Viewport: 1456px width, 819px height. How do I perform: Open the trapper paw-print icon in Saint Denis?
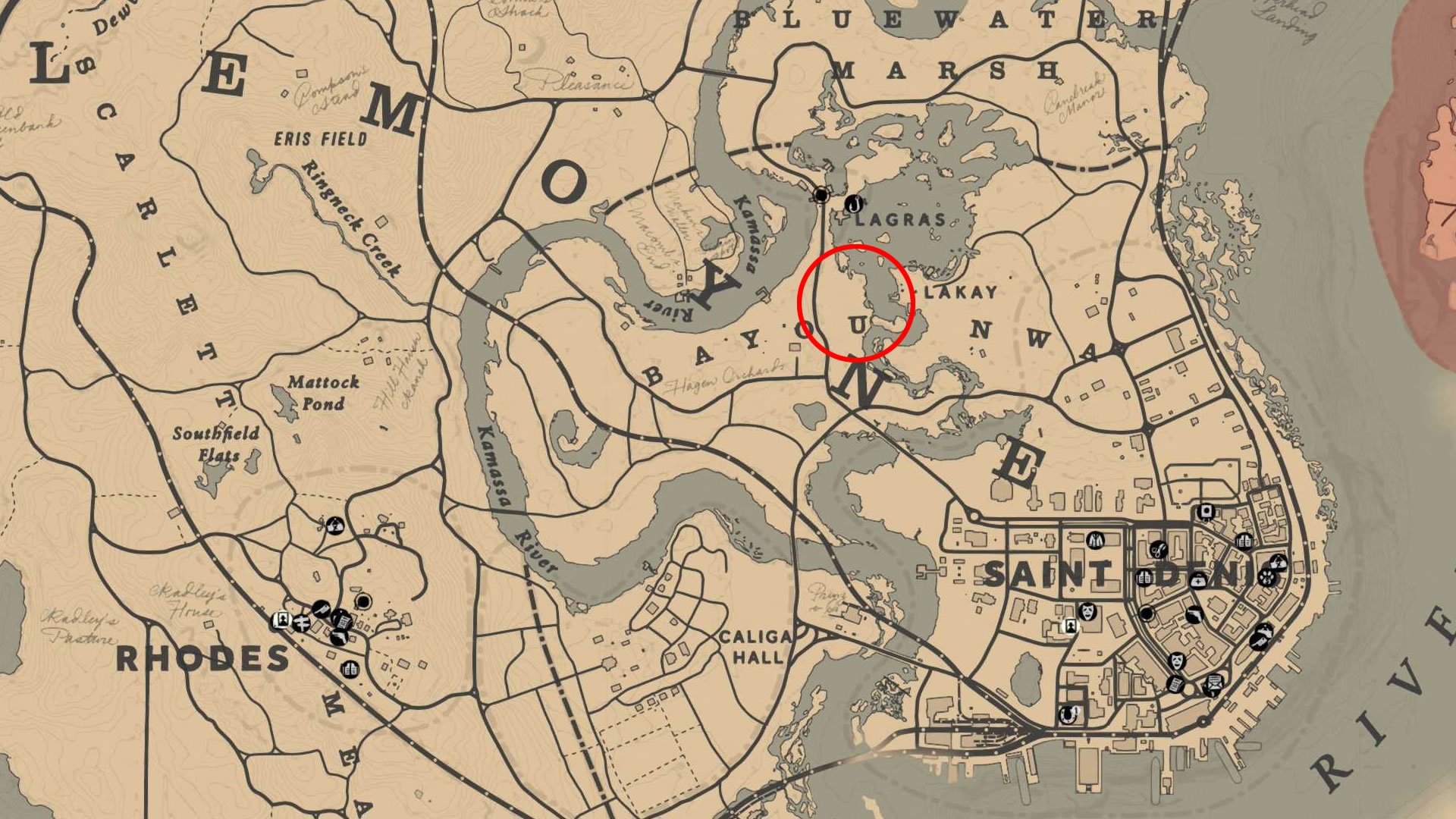pyautogui.click(x=1266, y=579)
